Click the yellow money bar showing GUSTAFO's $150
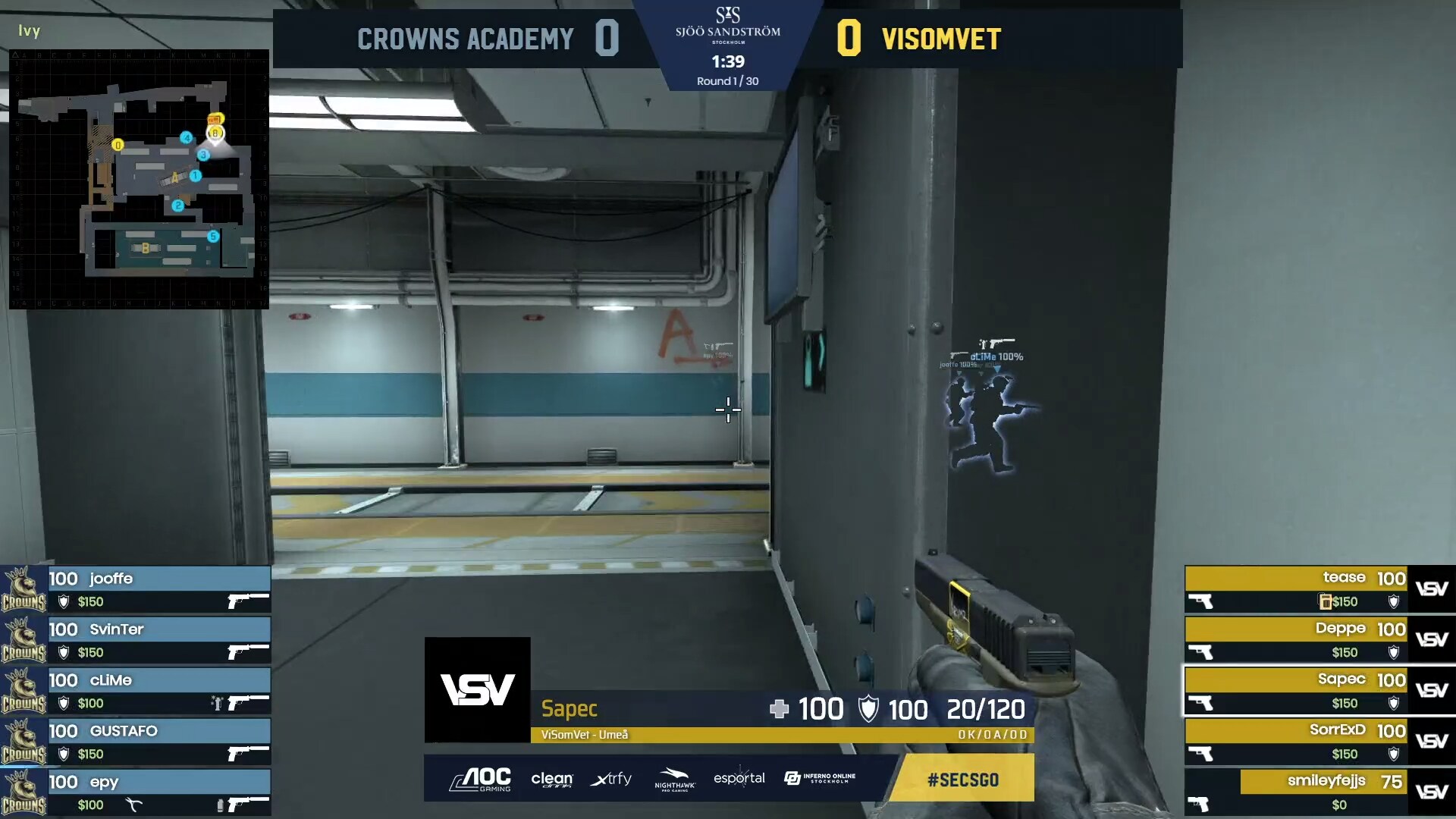This screenshot has height=819, width=1456. (89, 752)
